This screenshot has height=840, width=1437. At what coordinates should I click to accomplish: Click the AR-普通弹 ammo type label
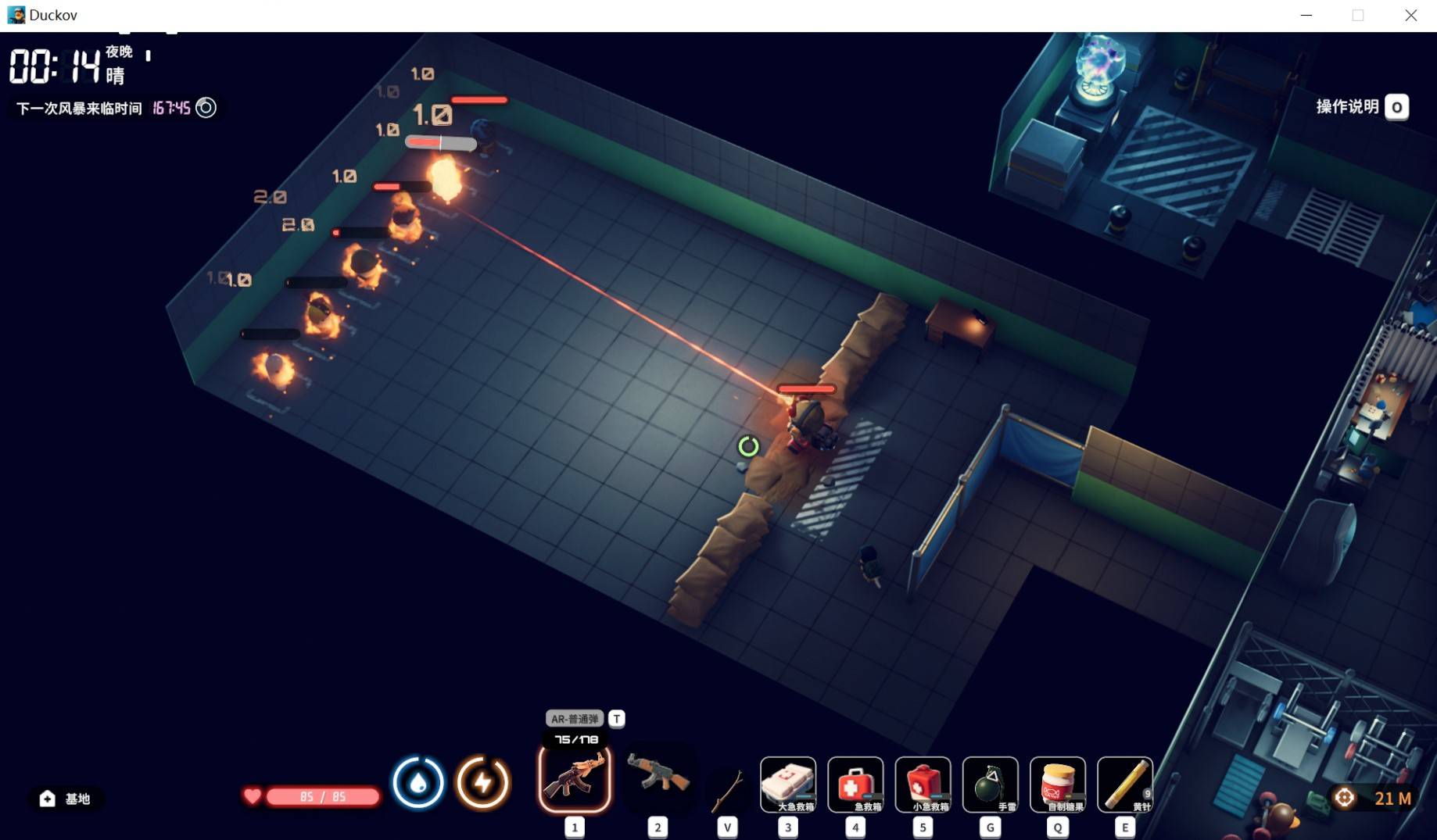tap(575, 719)
